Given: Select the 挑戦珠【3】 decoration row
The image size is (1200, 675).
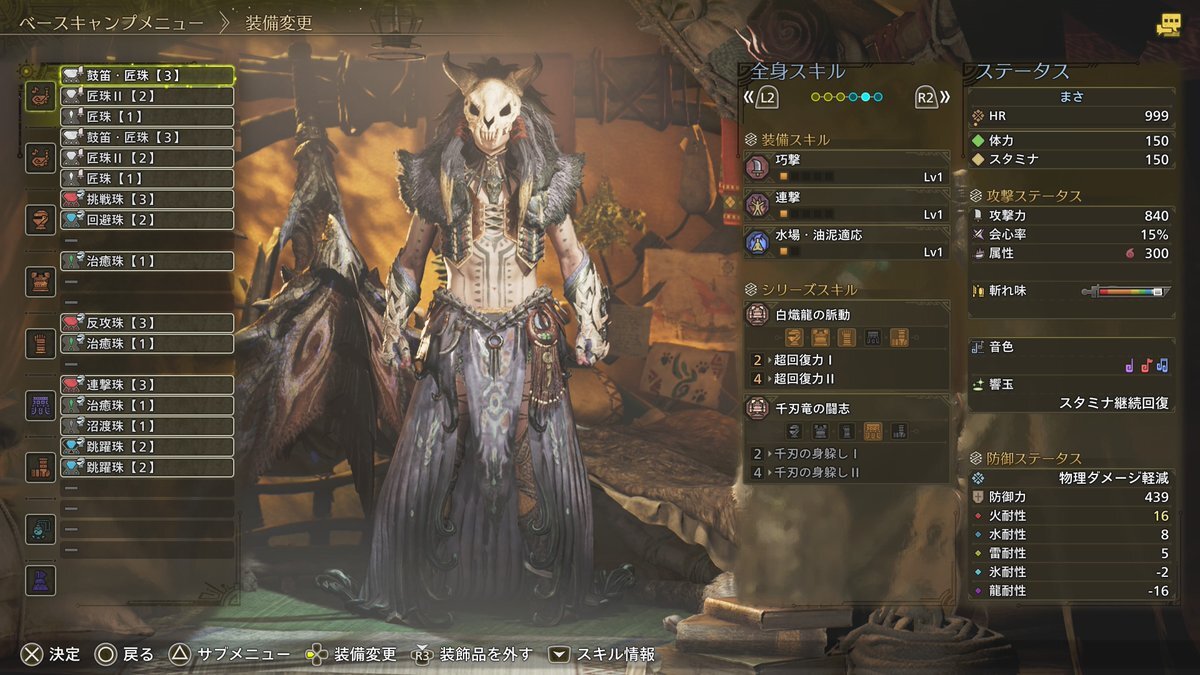Looking at the screenshot, I should coord(147,199).
